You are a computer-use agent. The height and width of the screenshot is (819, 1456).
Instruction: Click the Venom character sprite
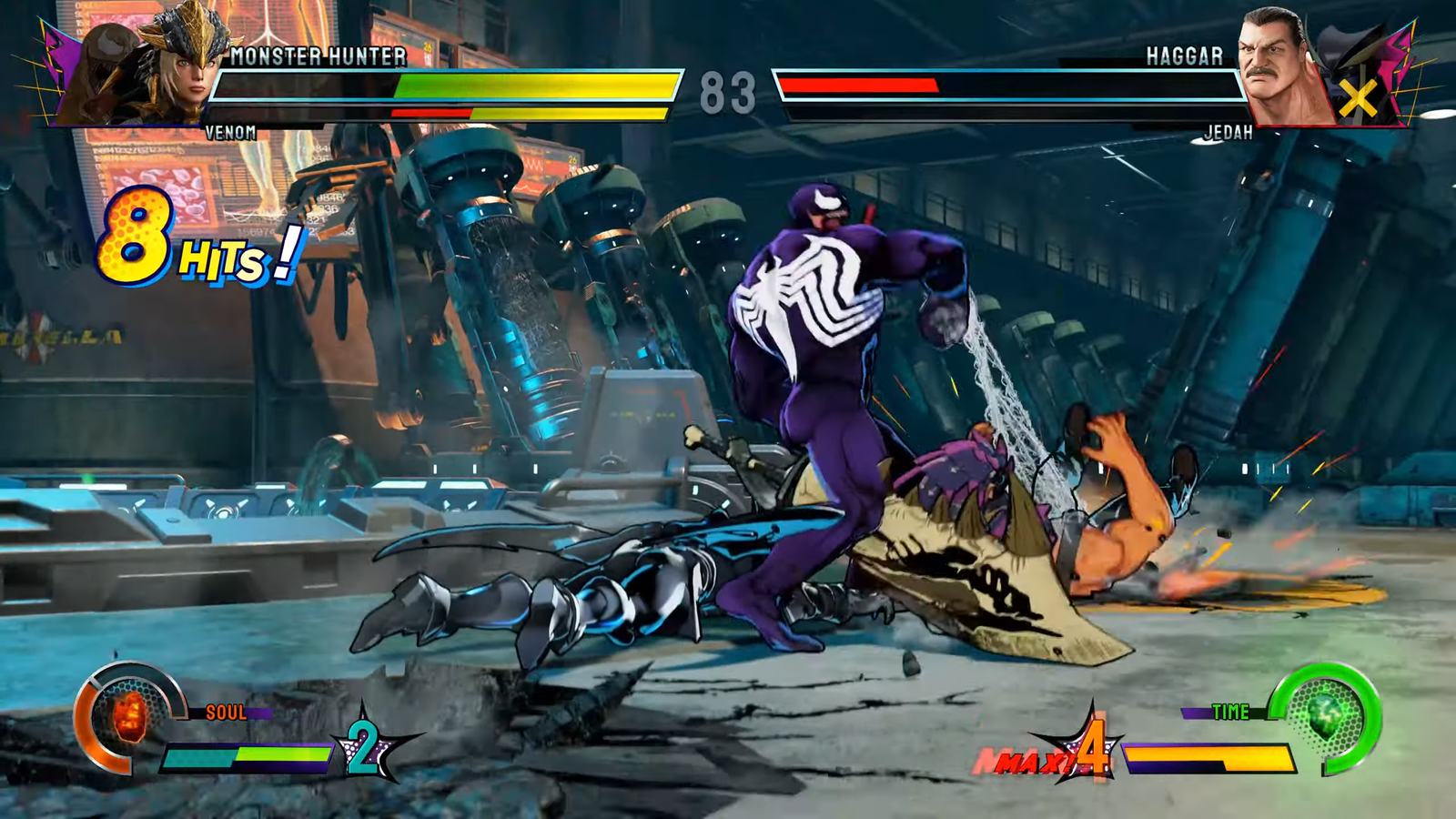[x=819, y=364]
